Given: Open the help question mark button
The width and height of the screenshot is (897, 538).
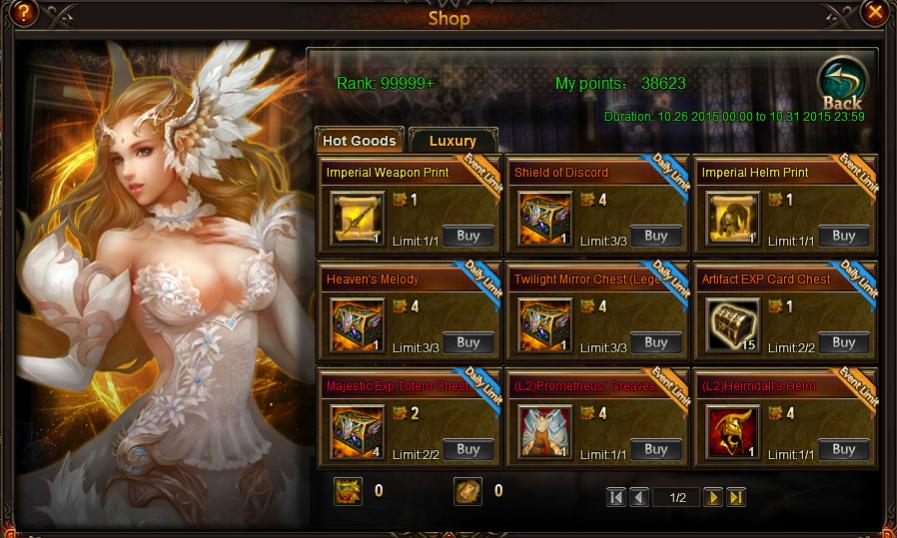Looking at the screenshot, I should [22, 13].
